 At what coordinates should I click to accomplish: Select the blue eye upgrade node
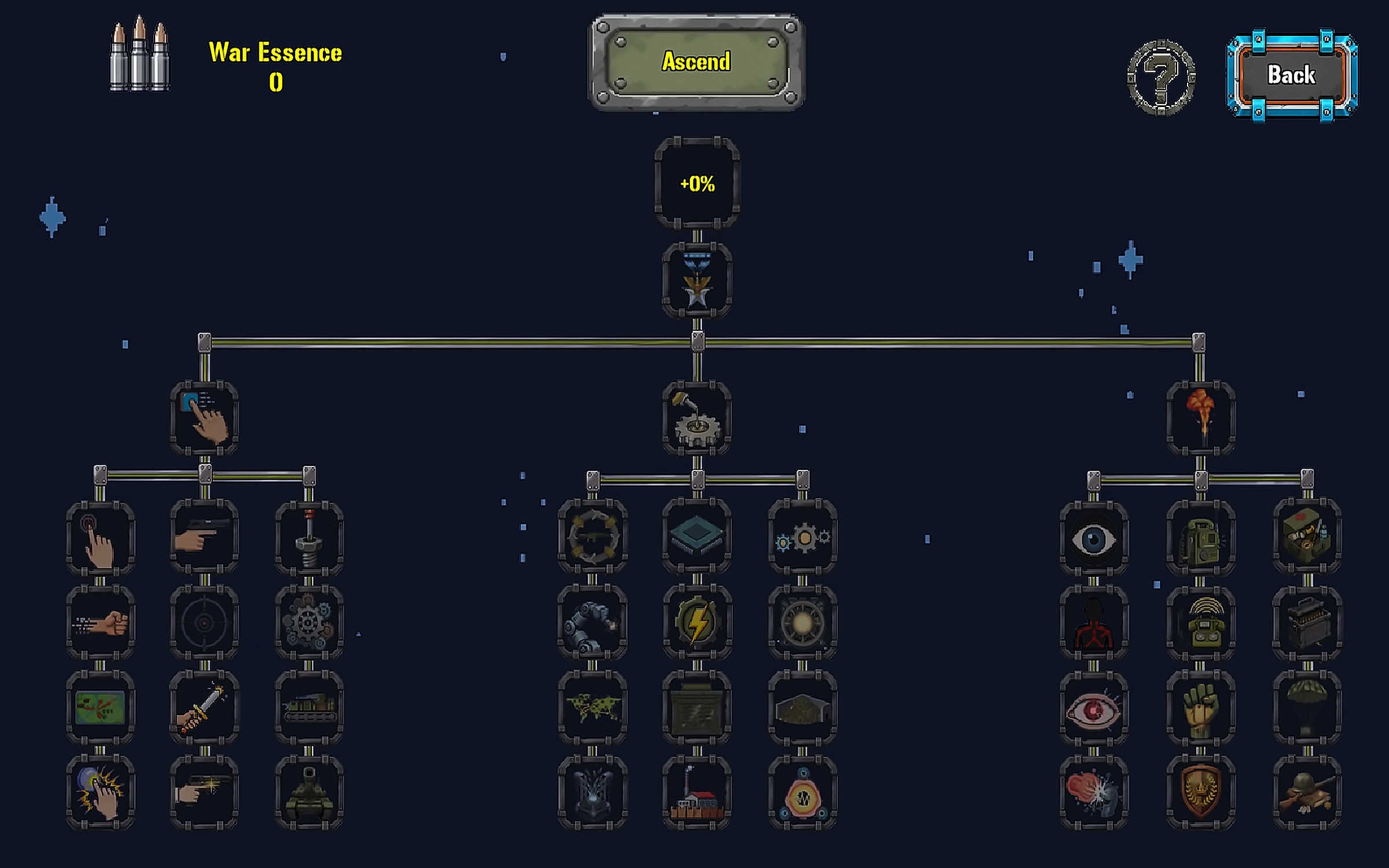pyautogui.click(x=1093, y=539)
